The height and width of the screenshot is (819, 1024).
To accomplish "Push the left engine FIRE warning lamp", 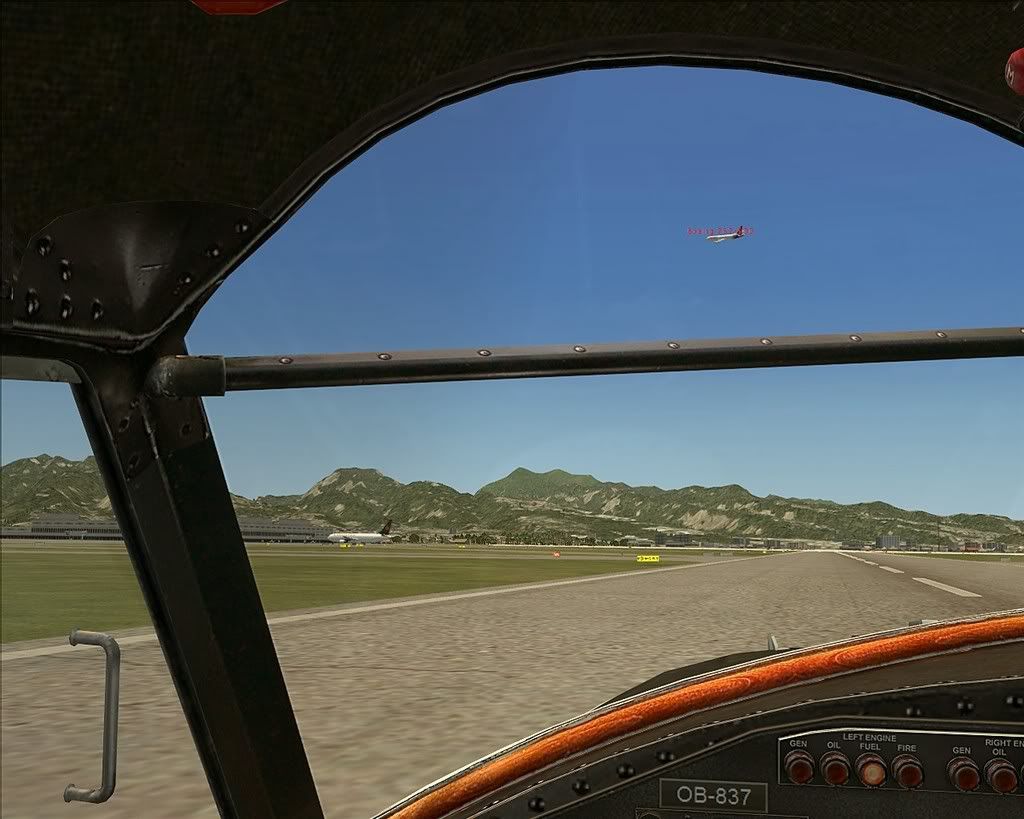I will click(x=907, y=771).
